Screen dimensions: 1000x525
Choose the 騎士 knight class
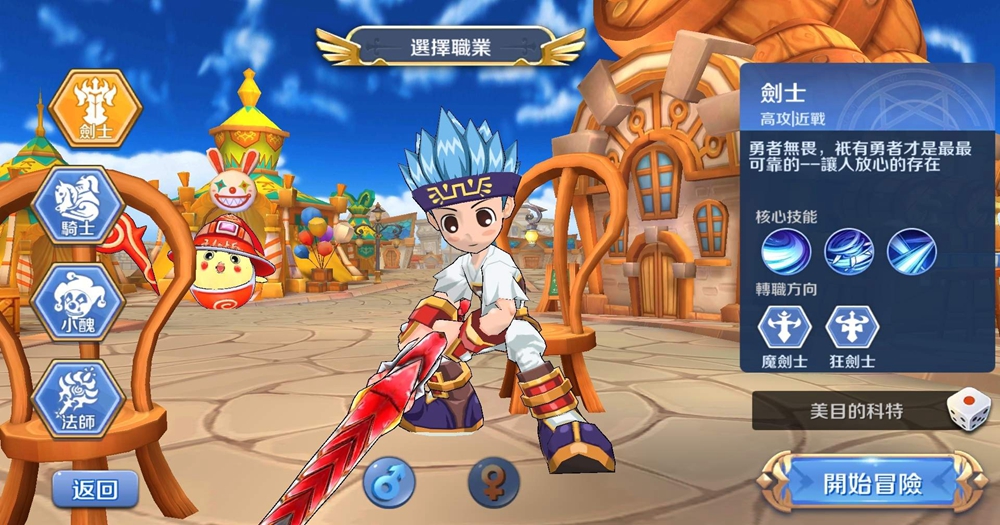77,205
